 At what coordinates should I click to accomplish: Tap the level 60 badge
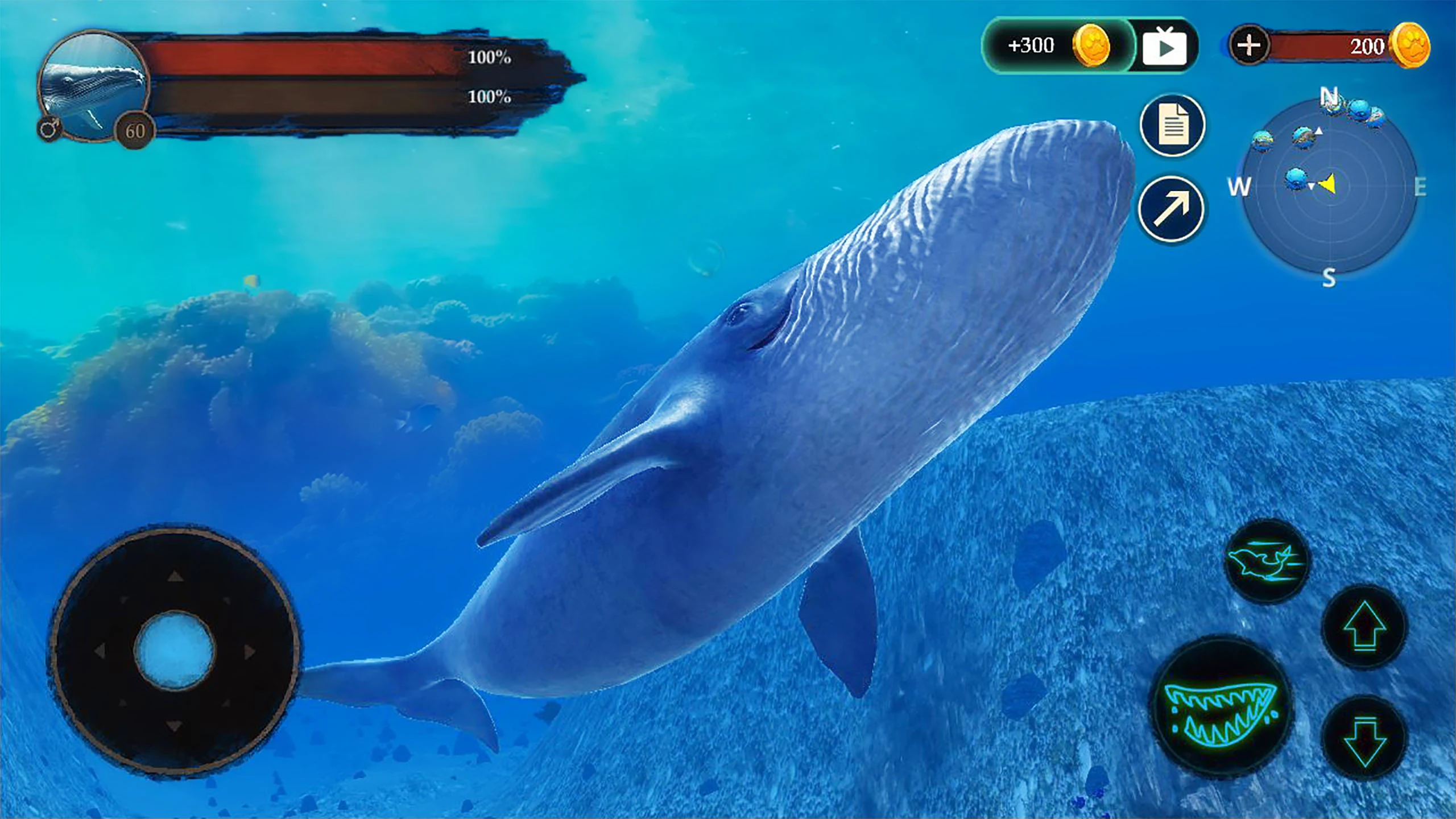click(x=136, y=131)
